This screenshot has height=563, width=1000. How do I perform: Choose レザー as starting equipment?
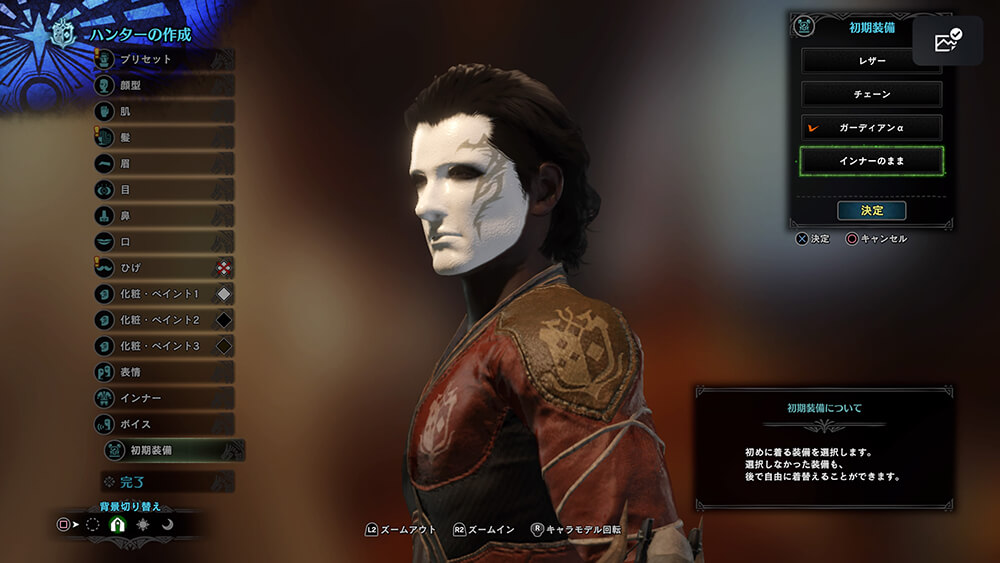tap(871, 61)
